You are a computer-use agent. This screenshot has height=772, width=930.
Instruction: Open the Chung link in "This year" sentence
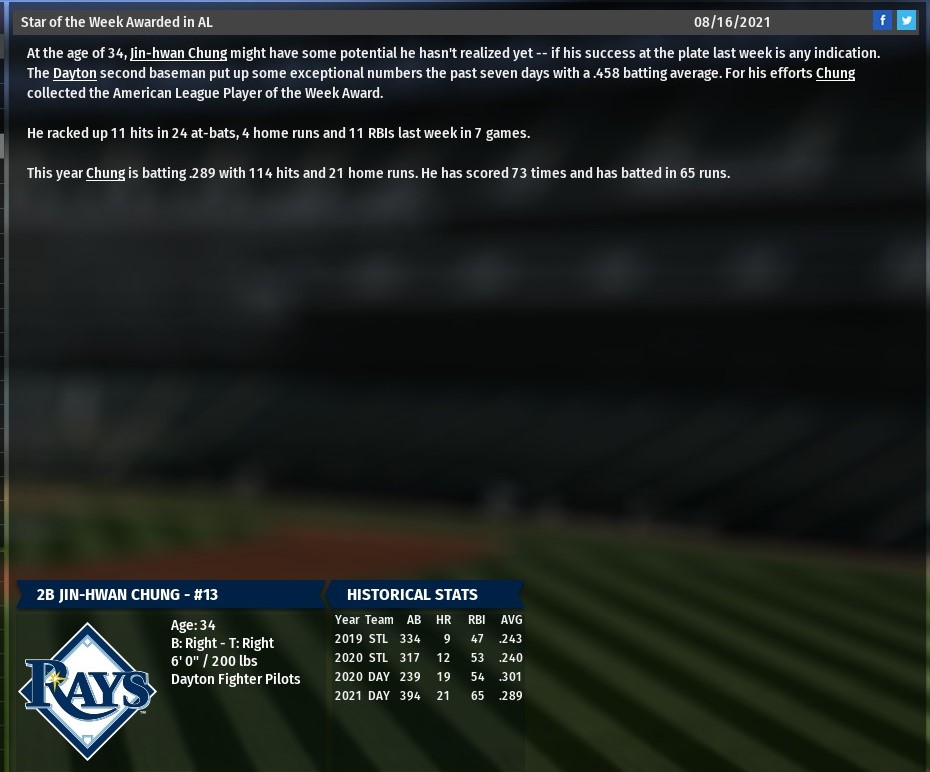coord(105,173)
